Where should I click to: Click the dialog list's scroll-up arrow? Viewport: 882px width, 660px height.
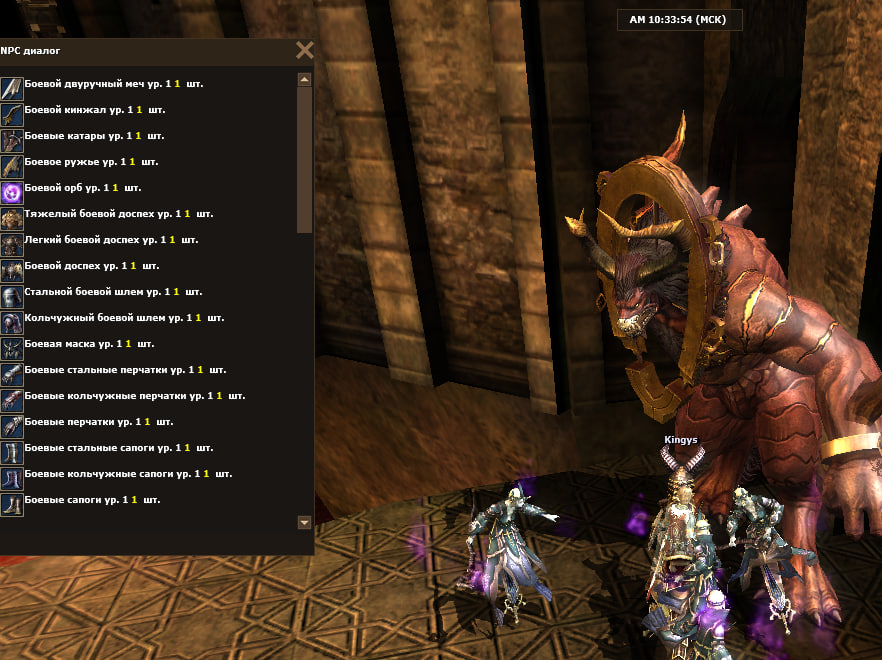tap(305, 79)
